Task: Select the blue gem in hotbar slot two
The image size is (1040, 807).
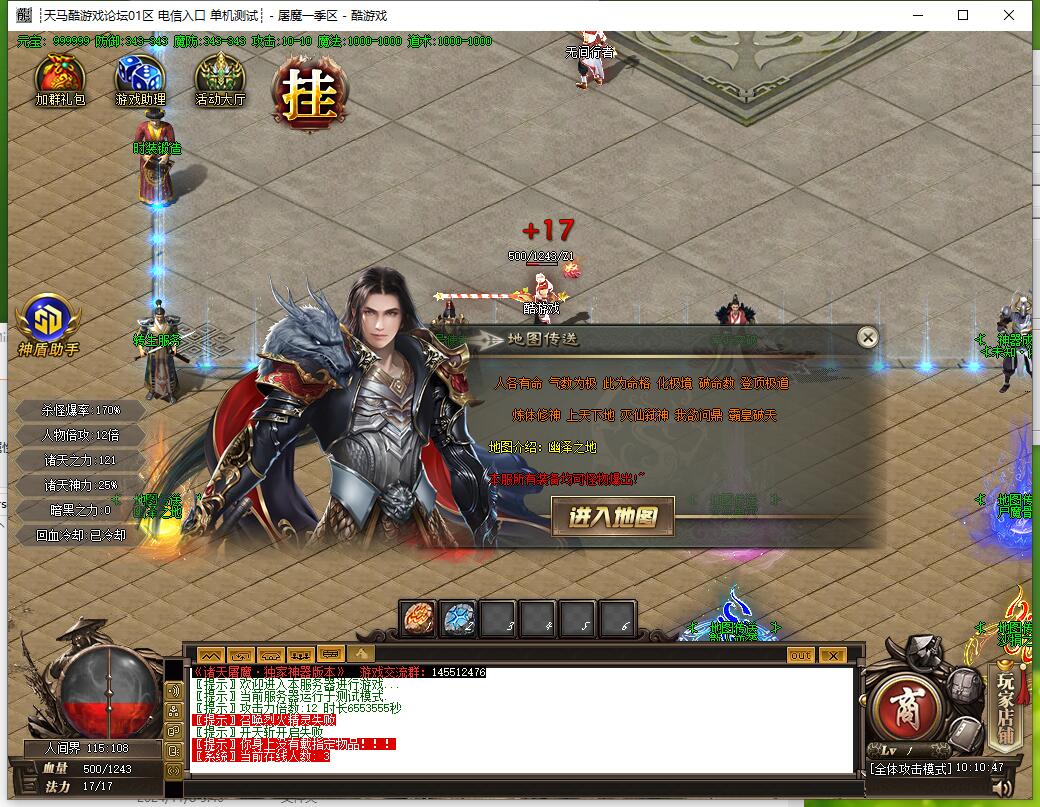Action: [x=459, y=619]
